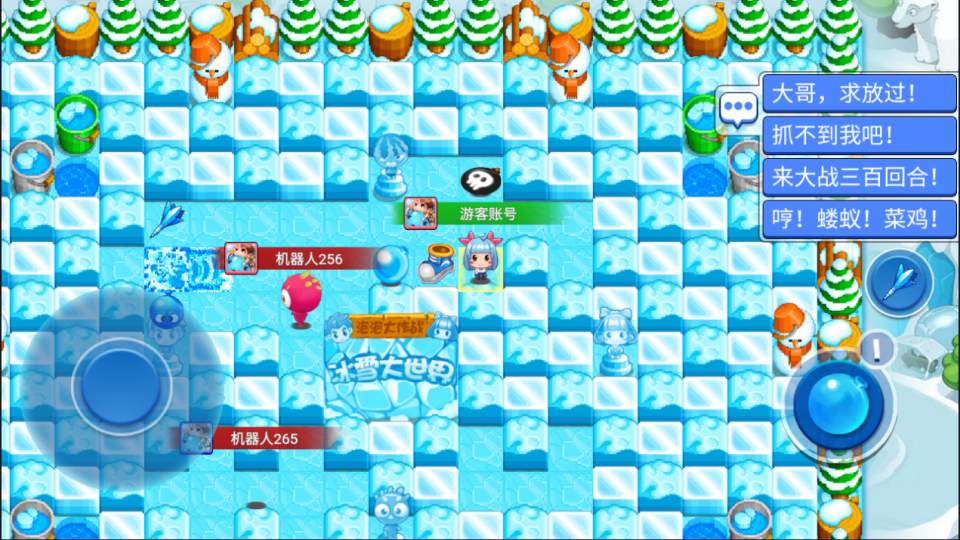Use the dart item button

(899, 281)
